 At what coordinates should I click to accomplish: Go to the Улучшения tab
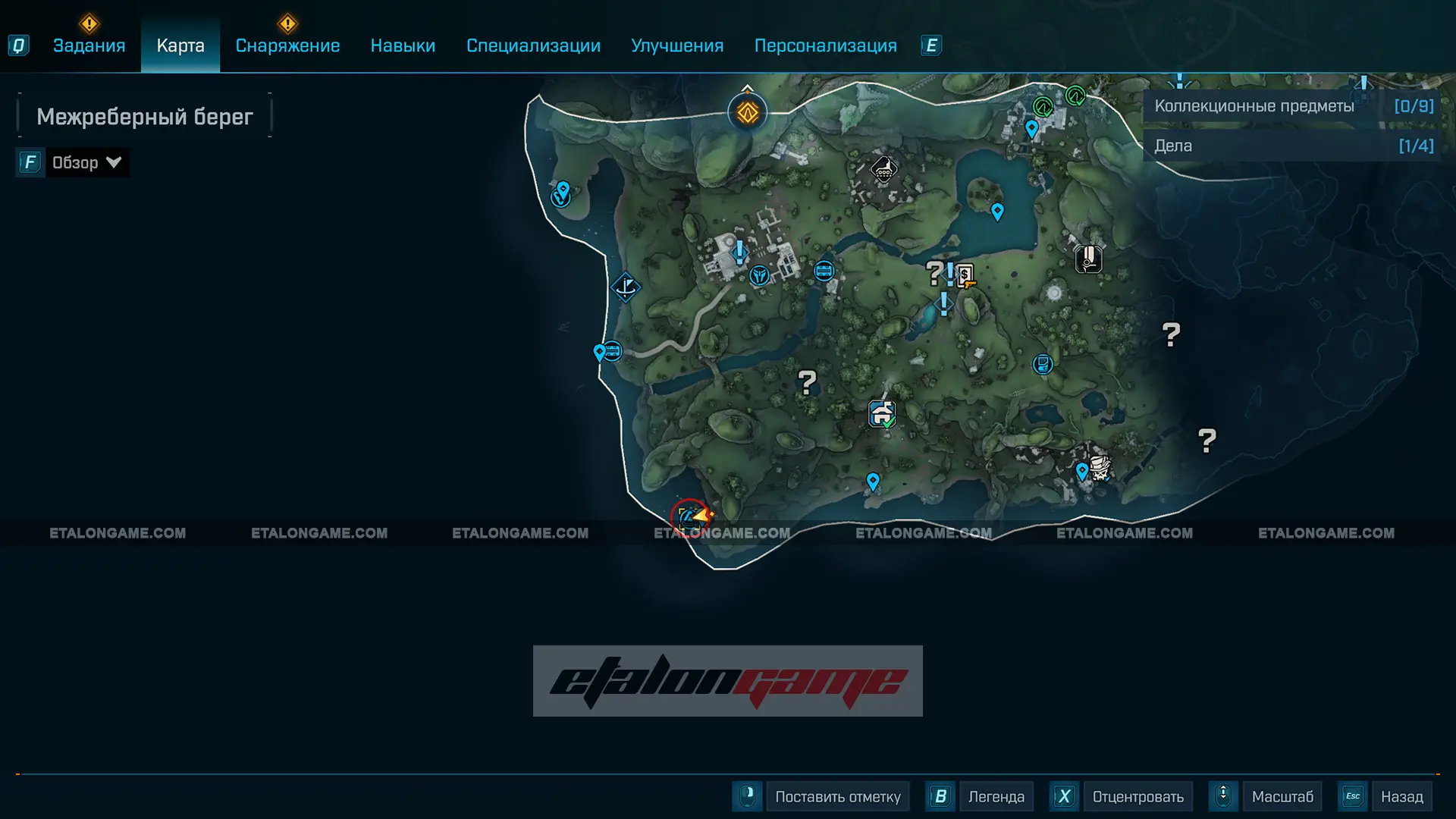(x=677, y=45)
